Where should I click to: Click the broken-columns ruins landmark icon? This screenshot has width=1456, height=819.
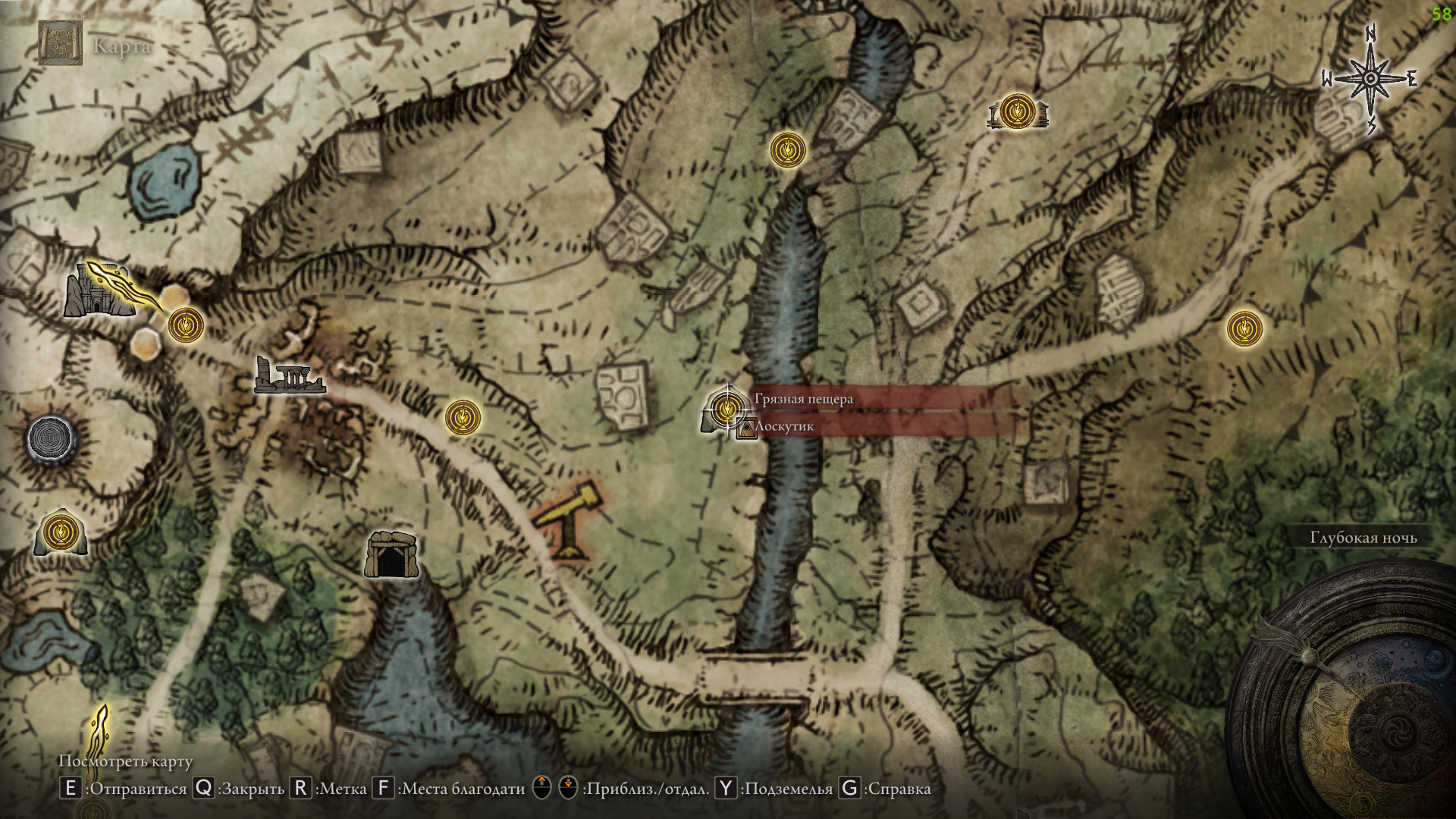tap(289, 375)
